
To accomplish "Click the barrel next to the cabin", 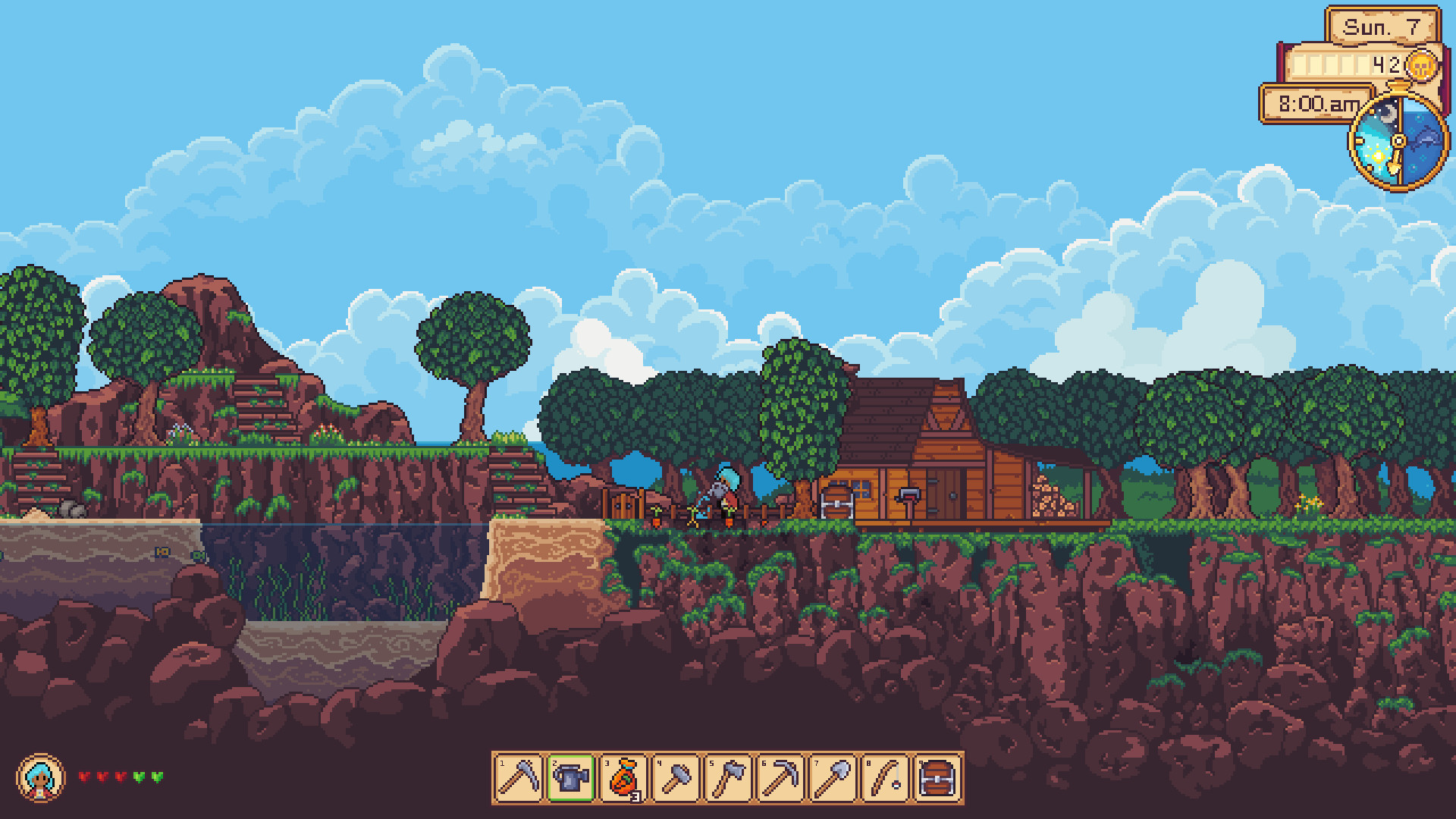I will [x=838, y=500].
